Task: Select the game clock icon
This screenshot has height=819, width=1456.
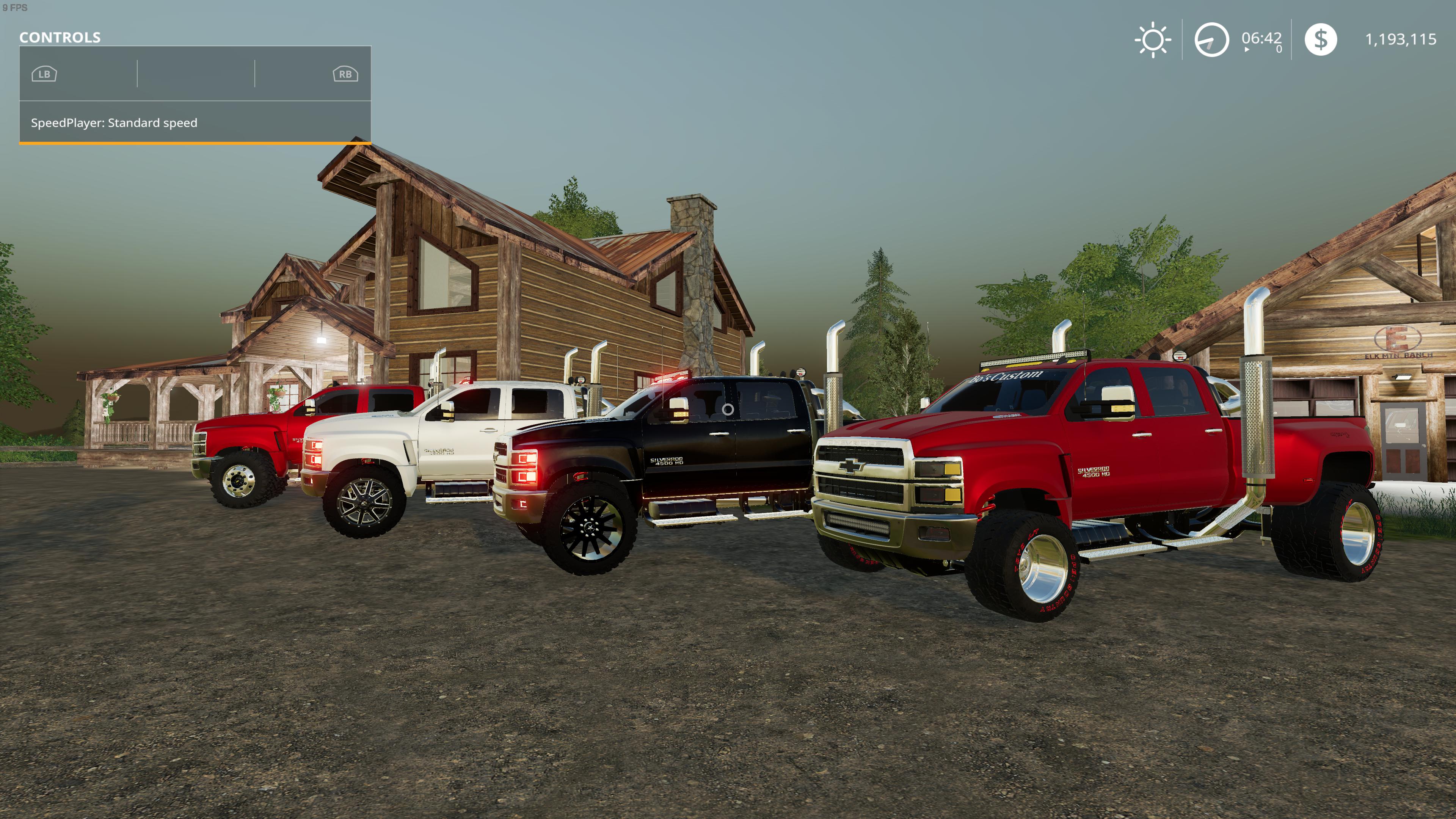Action: click(x=1211, y=39)
